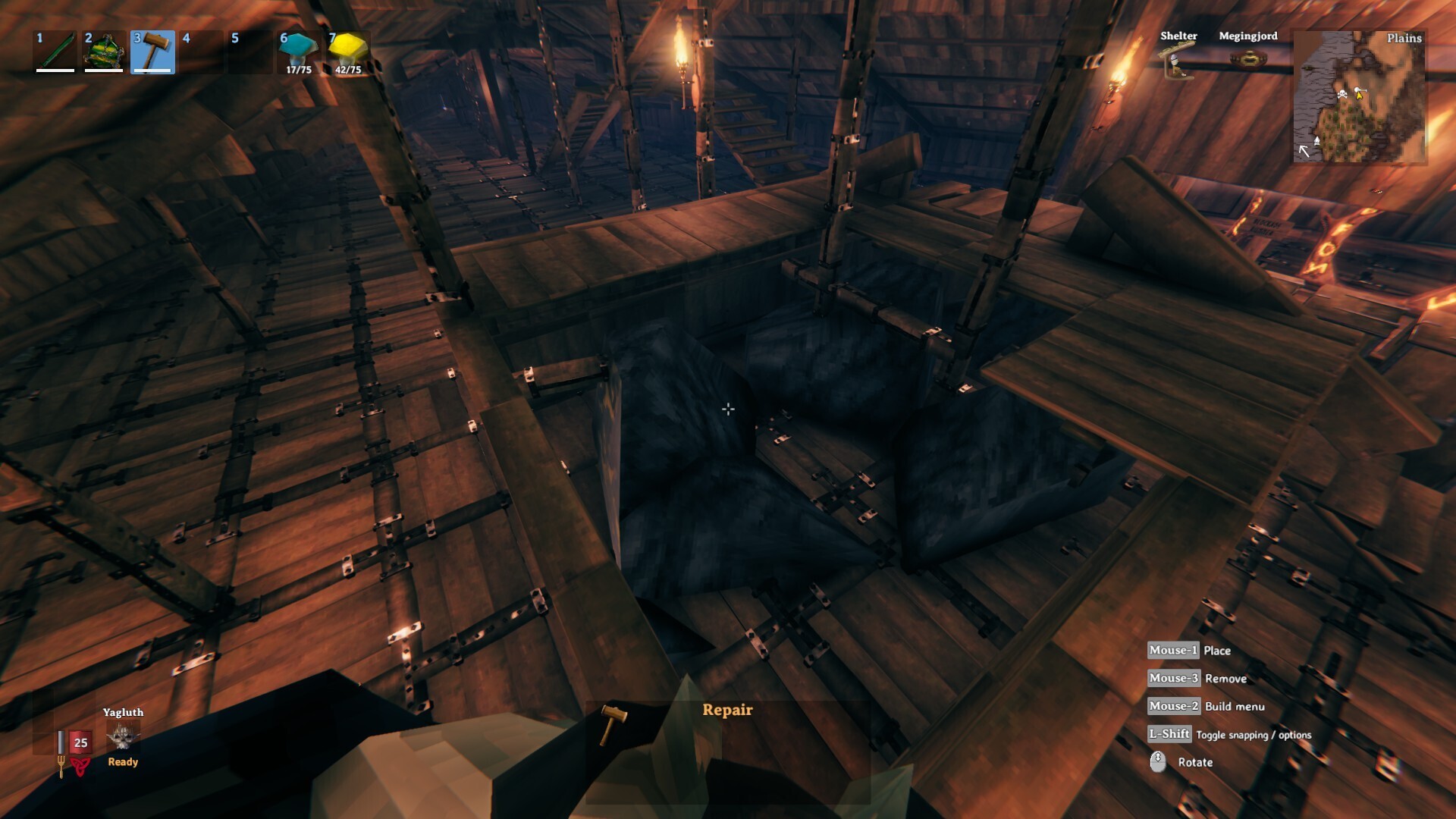
Task: Toggle snapping via the L-Shift hint
Action: 1169,735
